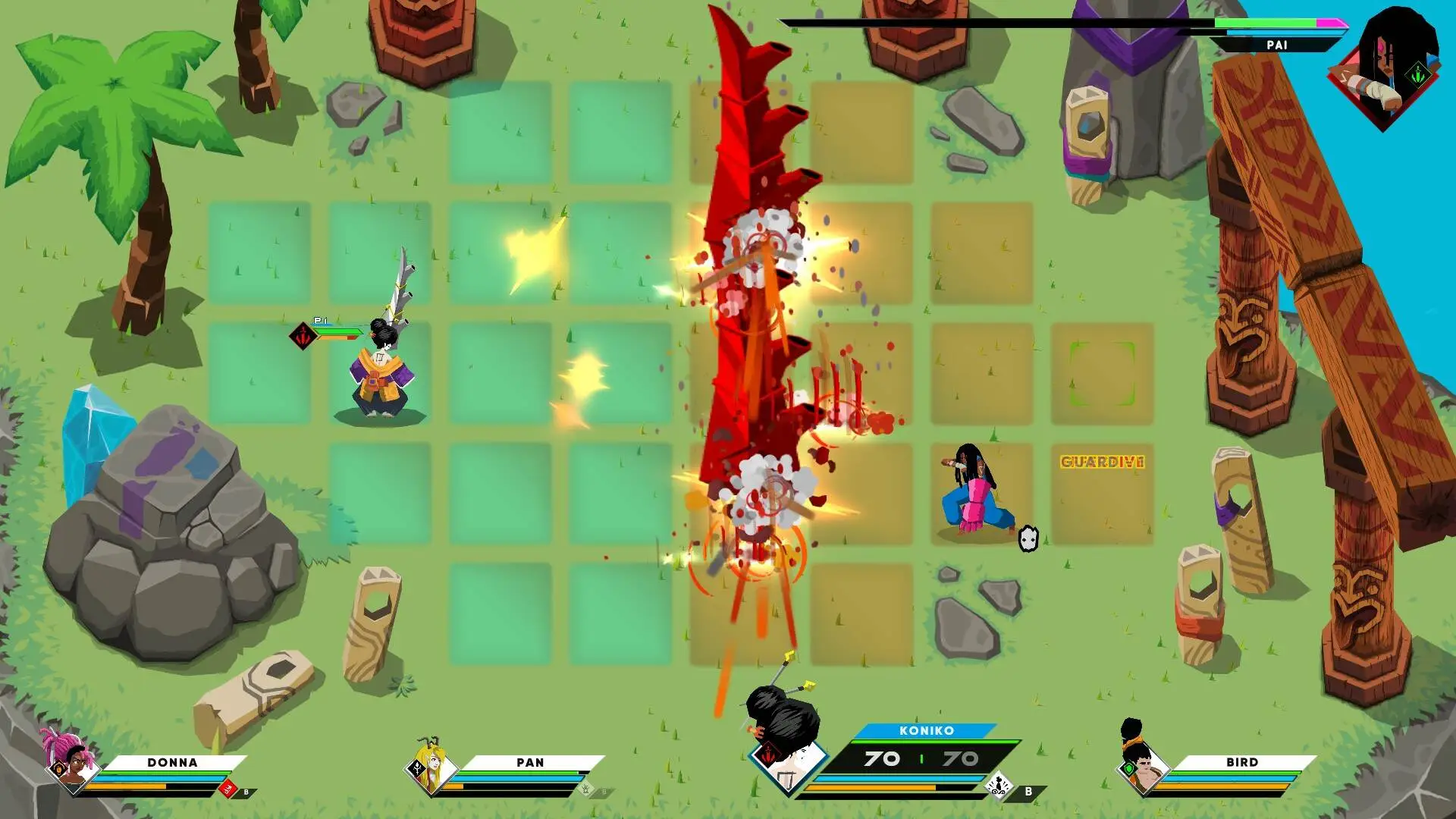Select Donna's orange class emblem icon
This screenshot has height=819, width=1456.
58,768
